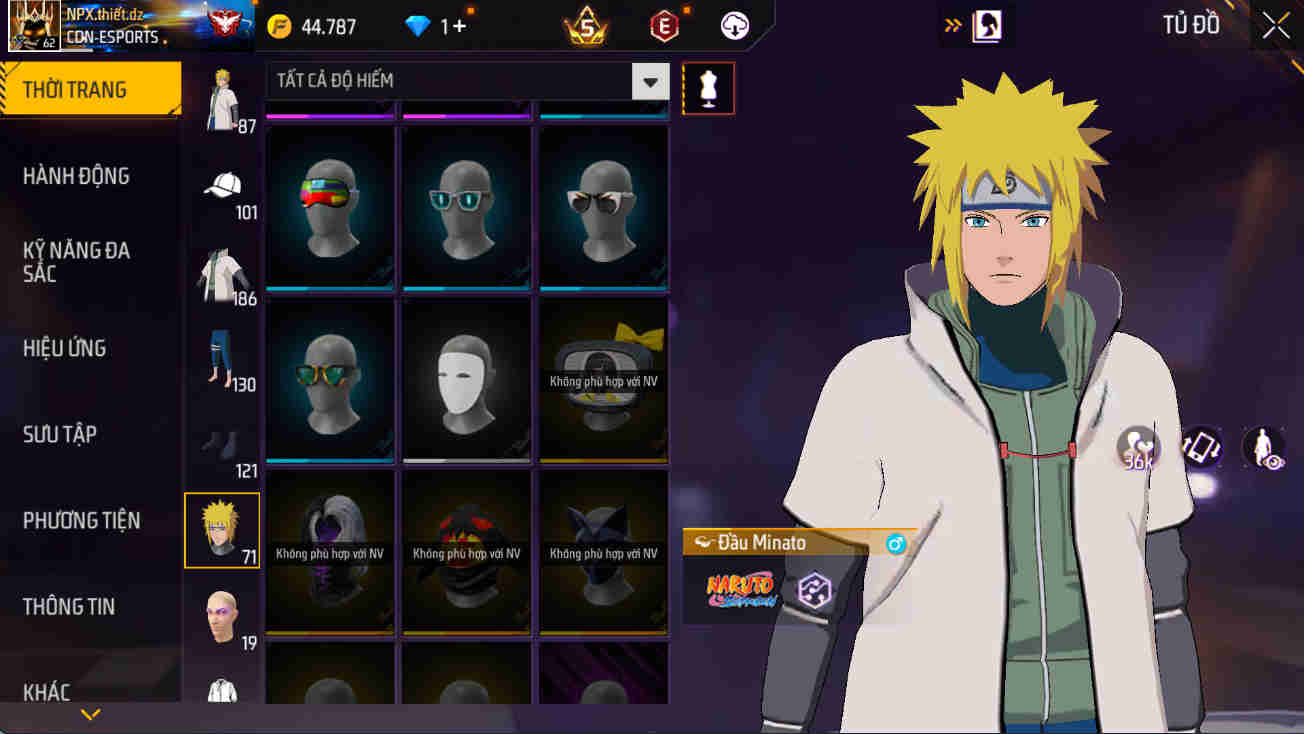
Task: Open the SƯU TẬP section
Action: tap(62, 434)
